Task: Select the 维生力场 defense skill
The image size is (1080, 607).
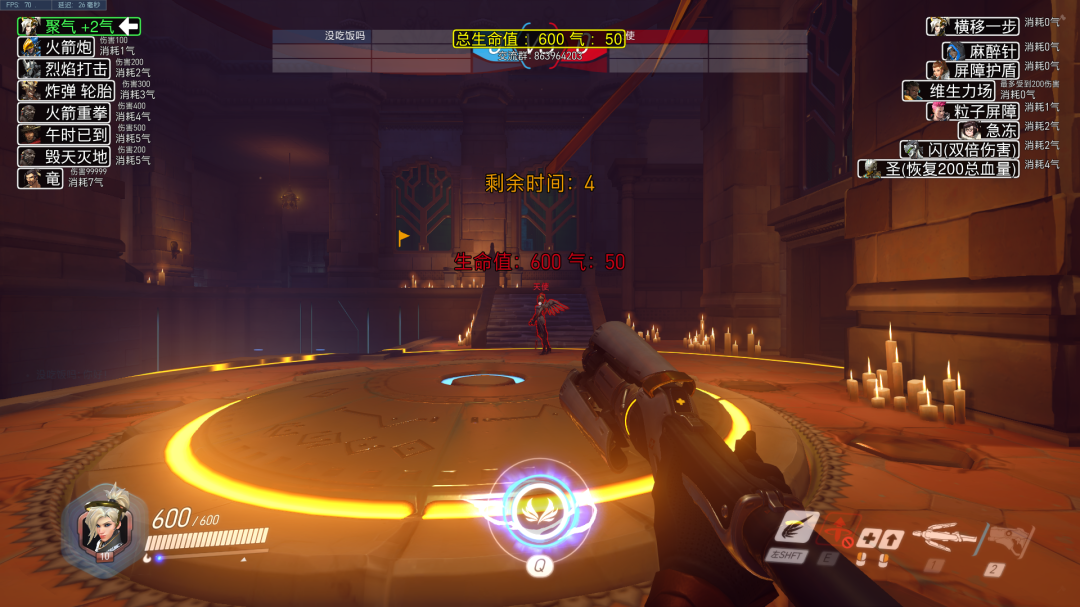Action: click(961, 91)
